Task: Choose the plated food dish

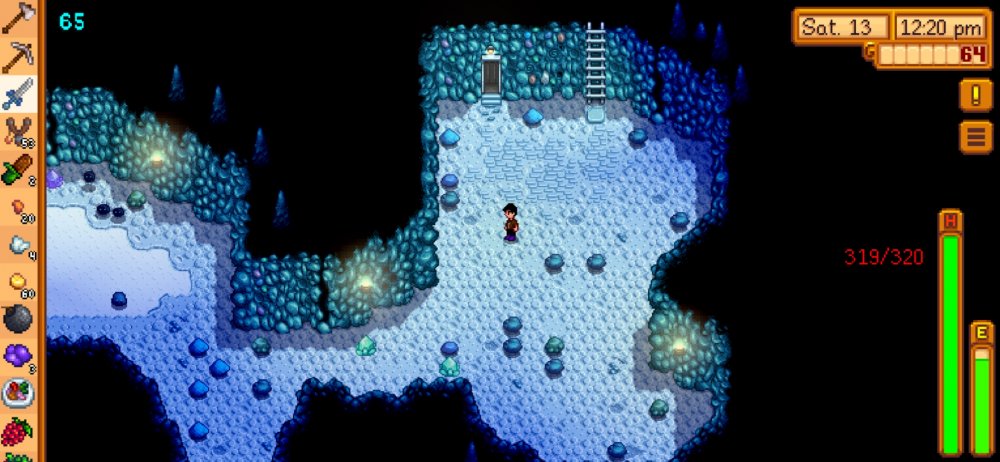Action: (x=18, y=393)
